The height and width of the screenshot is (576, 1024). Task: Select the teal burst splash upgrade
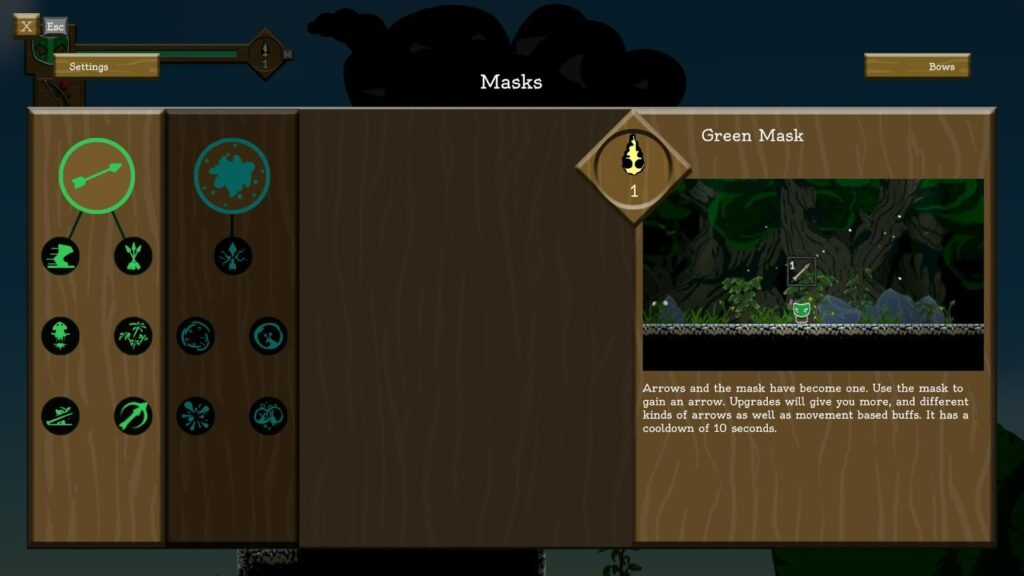tap(196, 415)
